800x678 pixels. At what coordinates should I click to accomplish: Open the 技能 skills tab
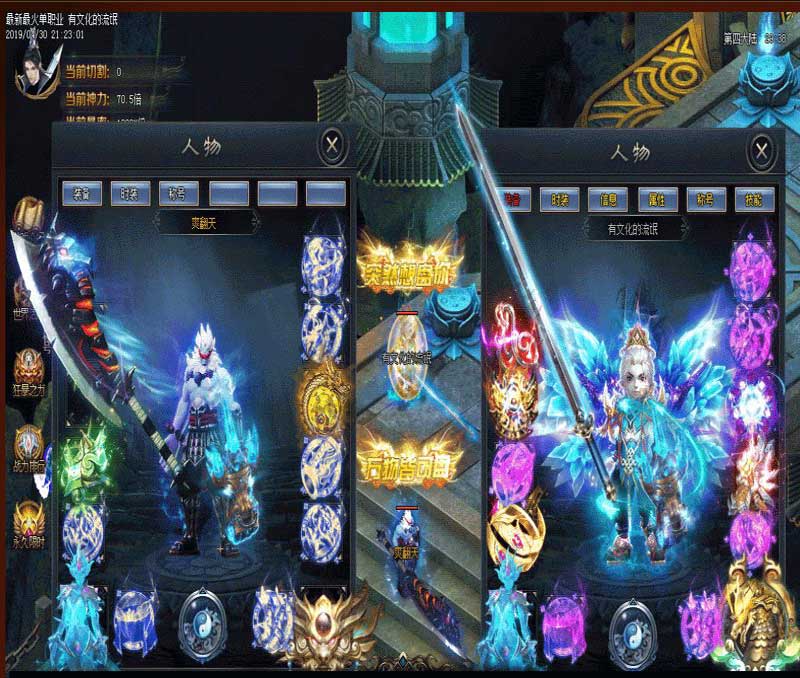[754, 199]
